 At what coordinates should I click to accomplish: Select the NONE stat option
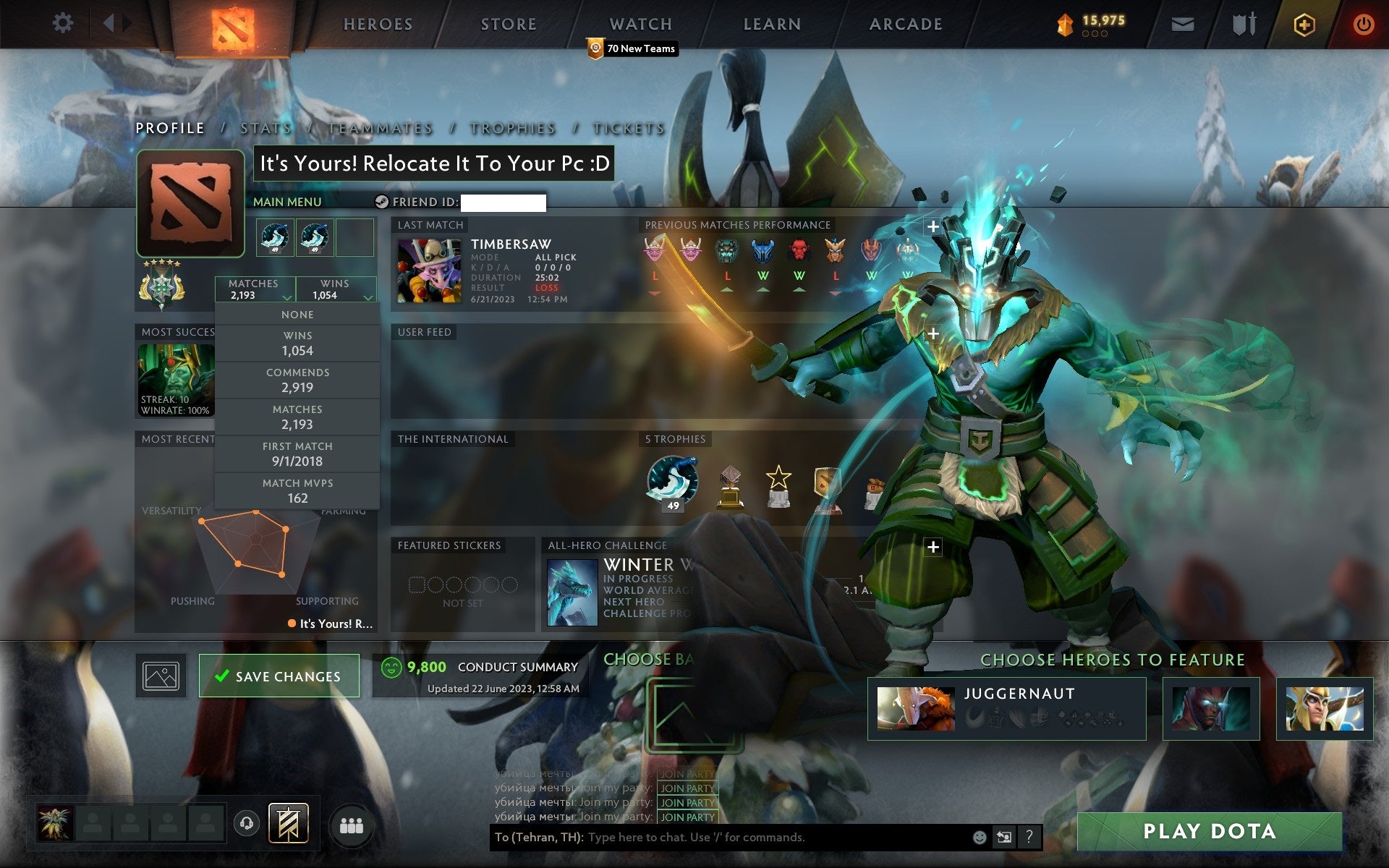coord(298,314)
